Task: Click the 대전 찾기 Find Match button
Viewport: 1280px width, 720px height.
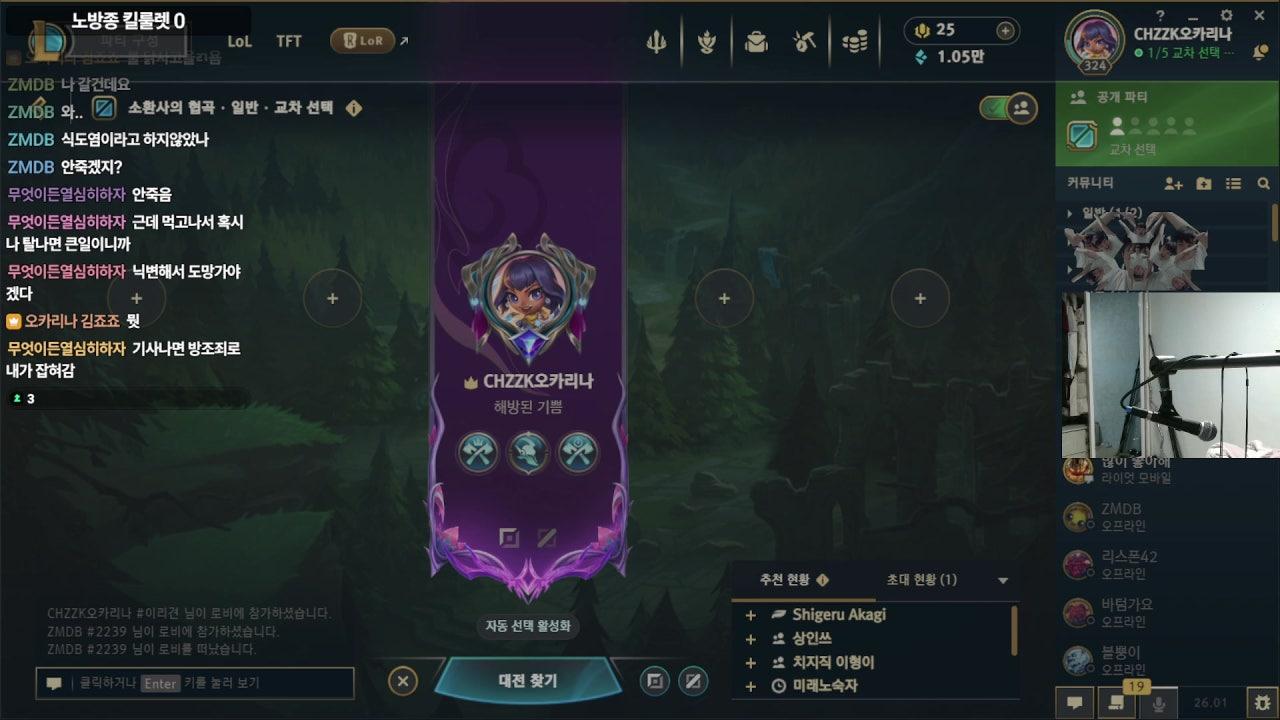Action: click(x=528, y=678)
